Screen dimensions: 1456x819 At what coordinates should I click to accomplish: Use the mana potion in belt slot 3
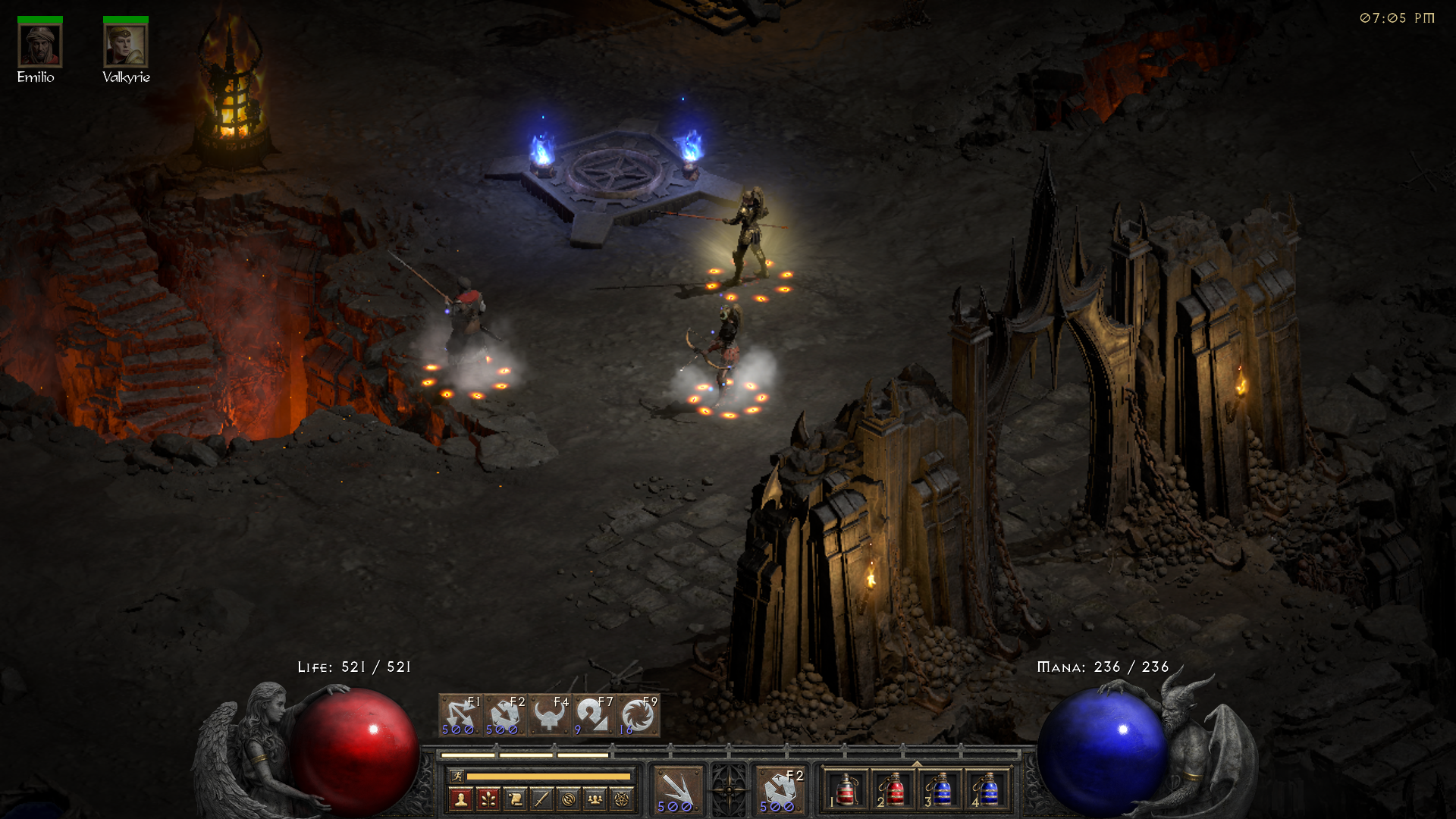pyautogui.click(x=940, y=790)
